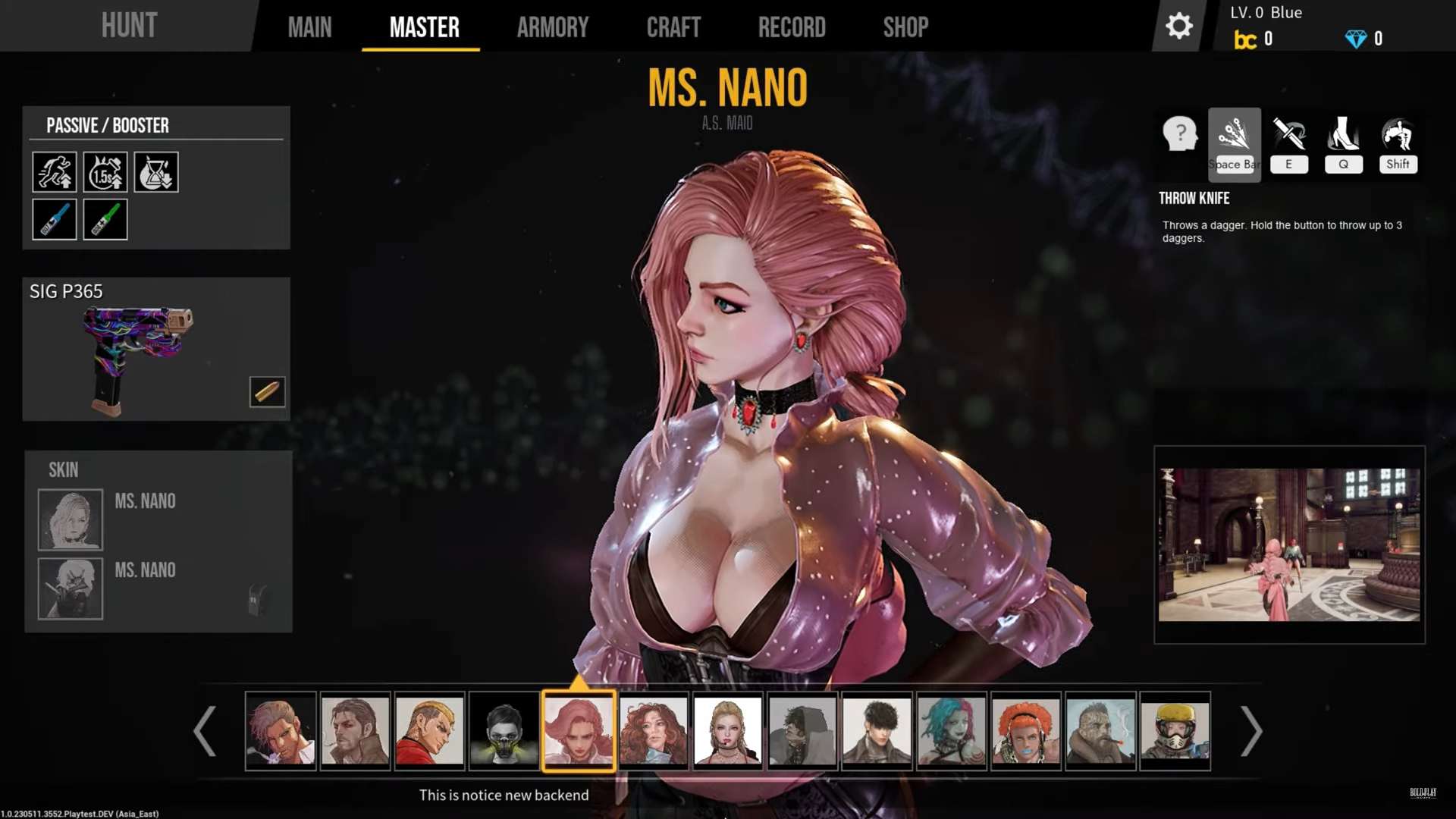Go to the SHOP tab
The height and width of the screenshot is (819, 1456).
(905, 27)
